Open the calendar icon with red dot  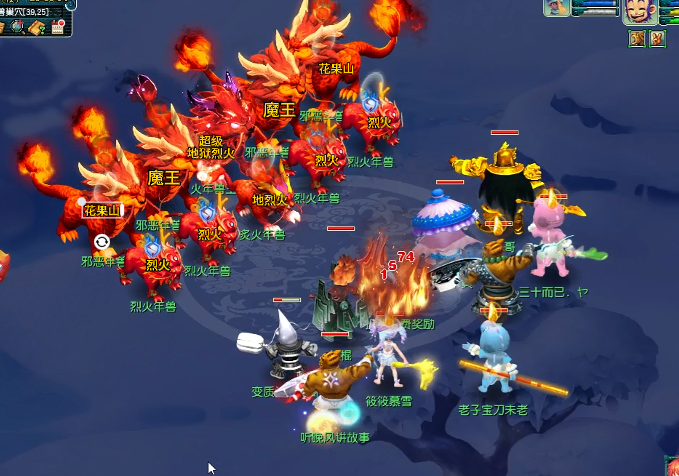(x=58, y=27)
